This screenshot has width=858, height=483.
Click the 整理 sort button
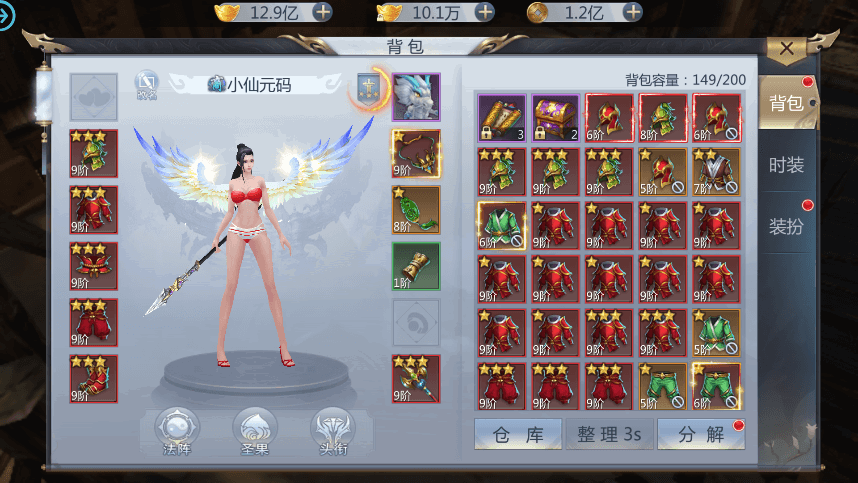(610, 434)
